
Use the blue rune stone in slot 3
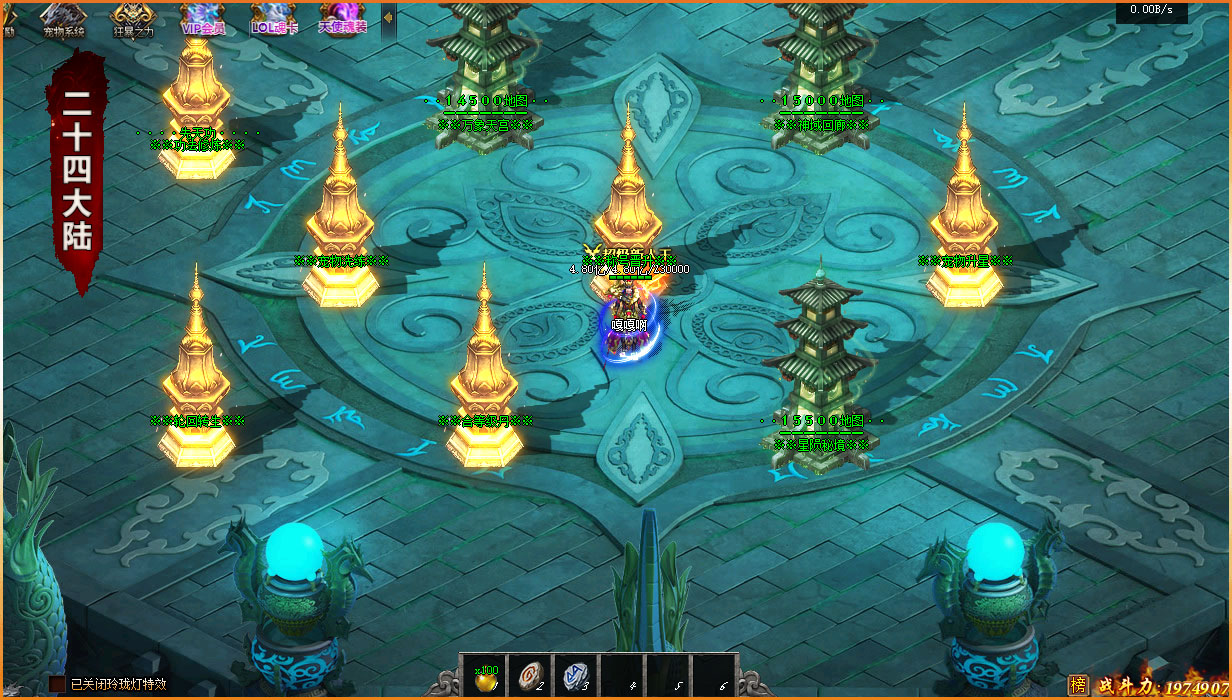click(x=575, y=677)
